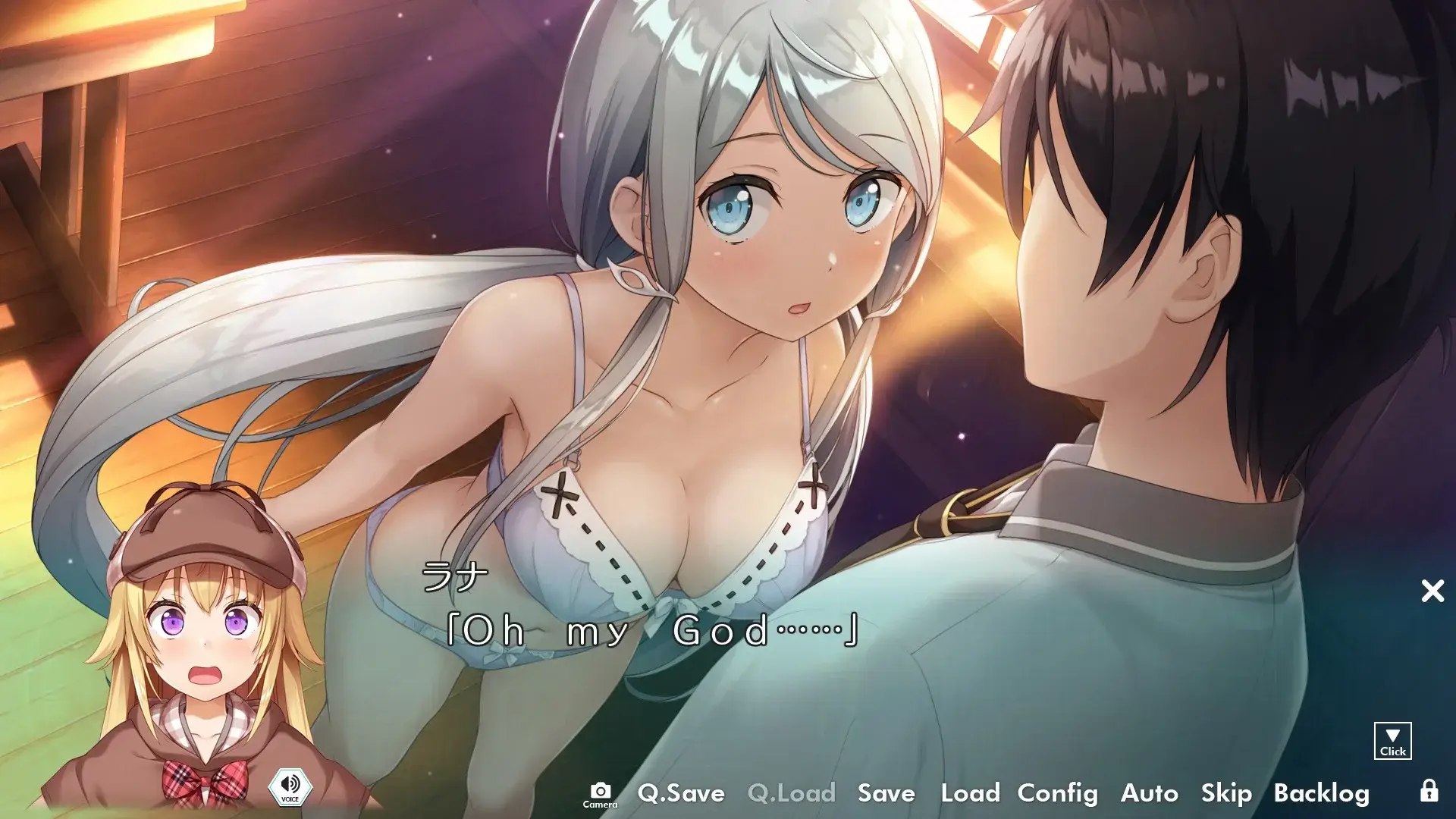Show the Backlog history
The height and width of the screenshot is (819, 1456).
click(1321, 793)
